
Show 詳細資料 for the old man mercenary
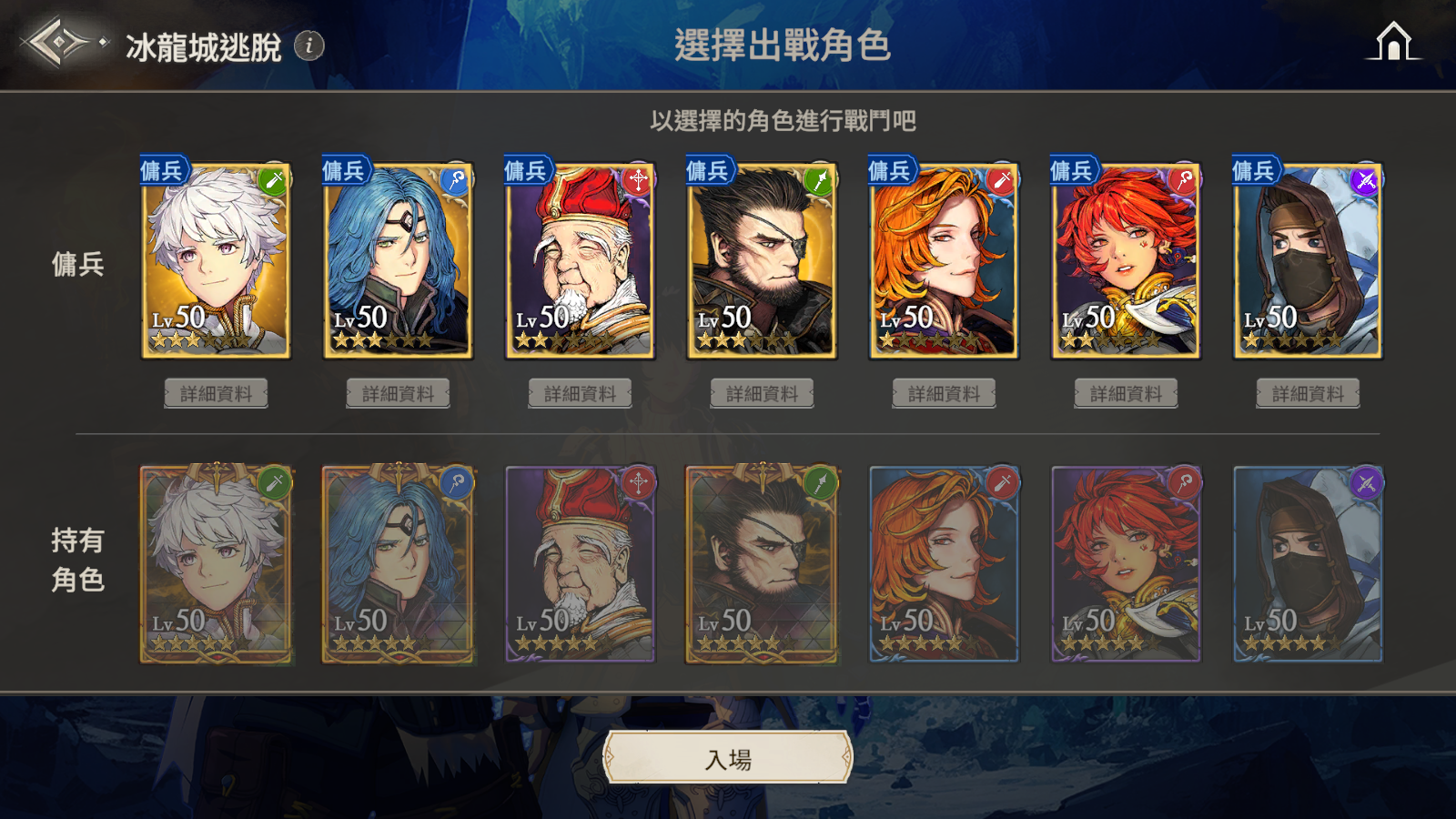(x=581, y=393)
